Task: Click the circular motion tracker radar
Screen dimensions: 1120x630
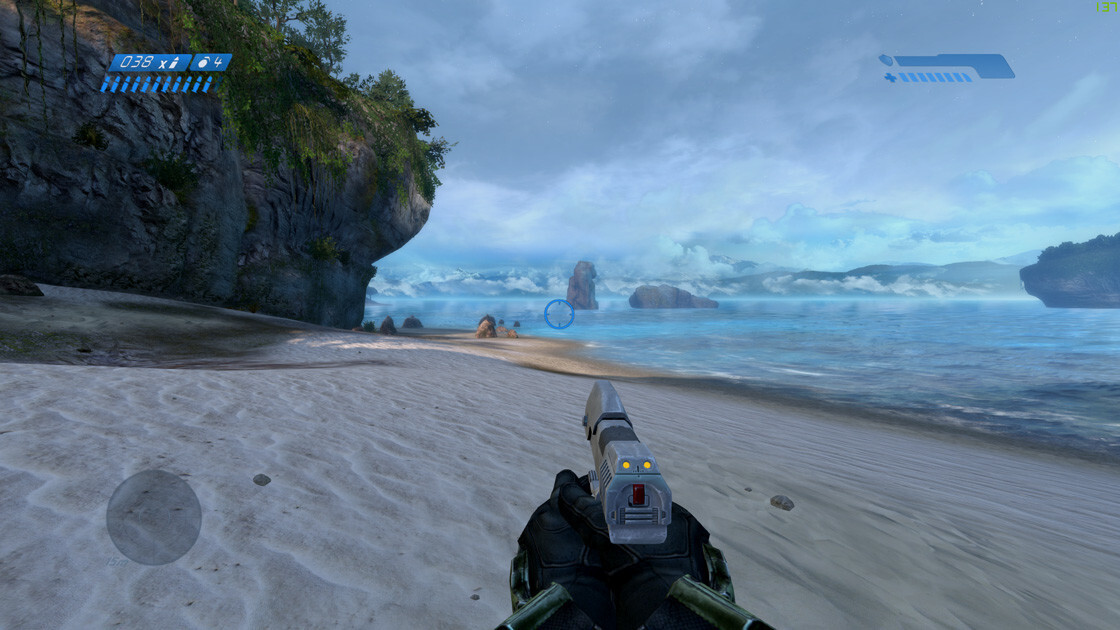Action: 154,517
